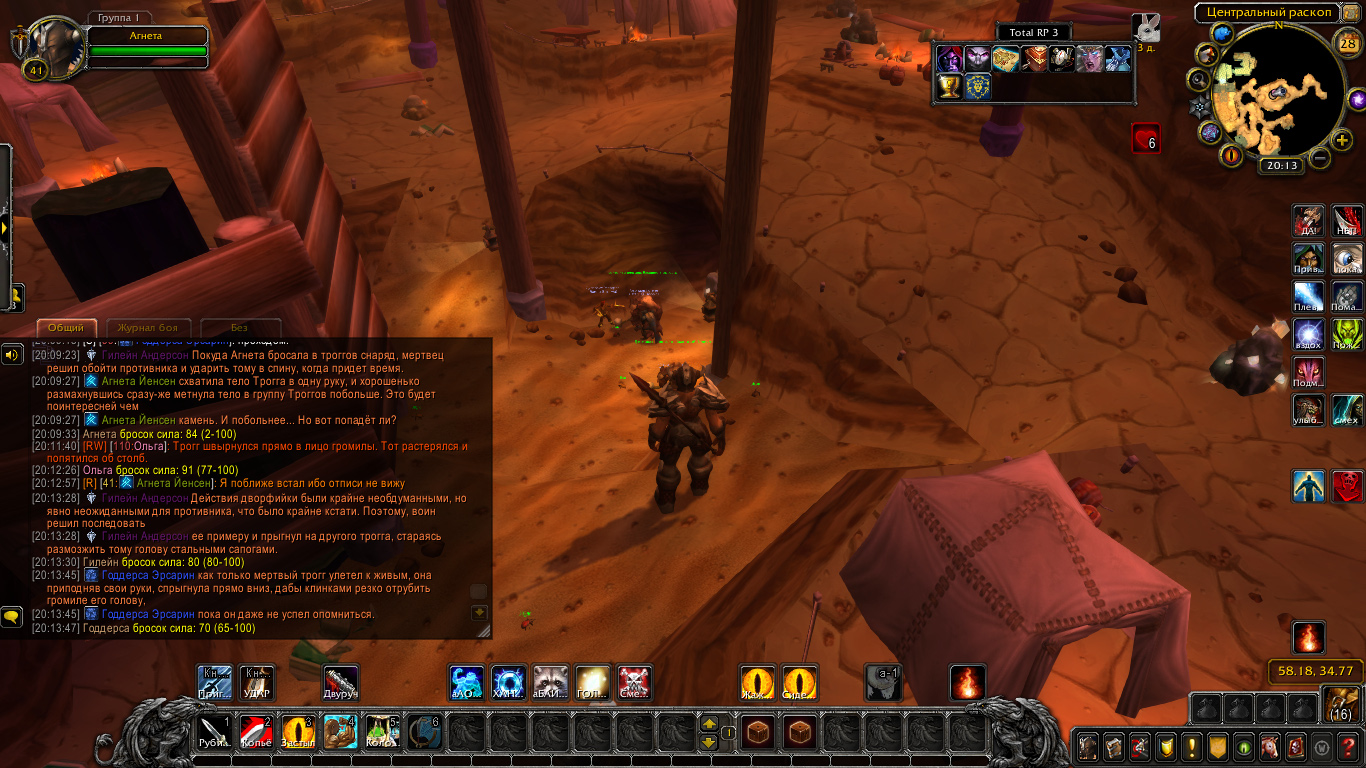The height and width of the screenshot is (768, 1366).
Task: Trigger the flexing arm ability in slot 4
Action: point(340,732)
